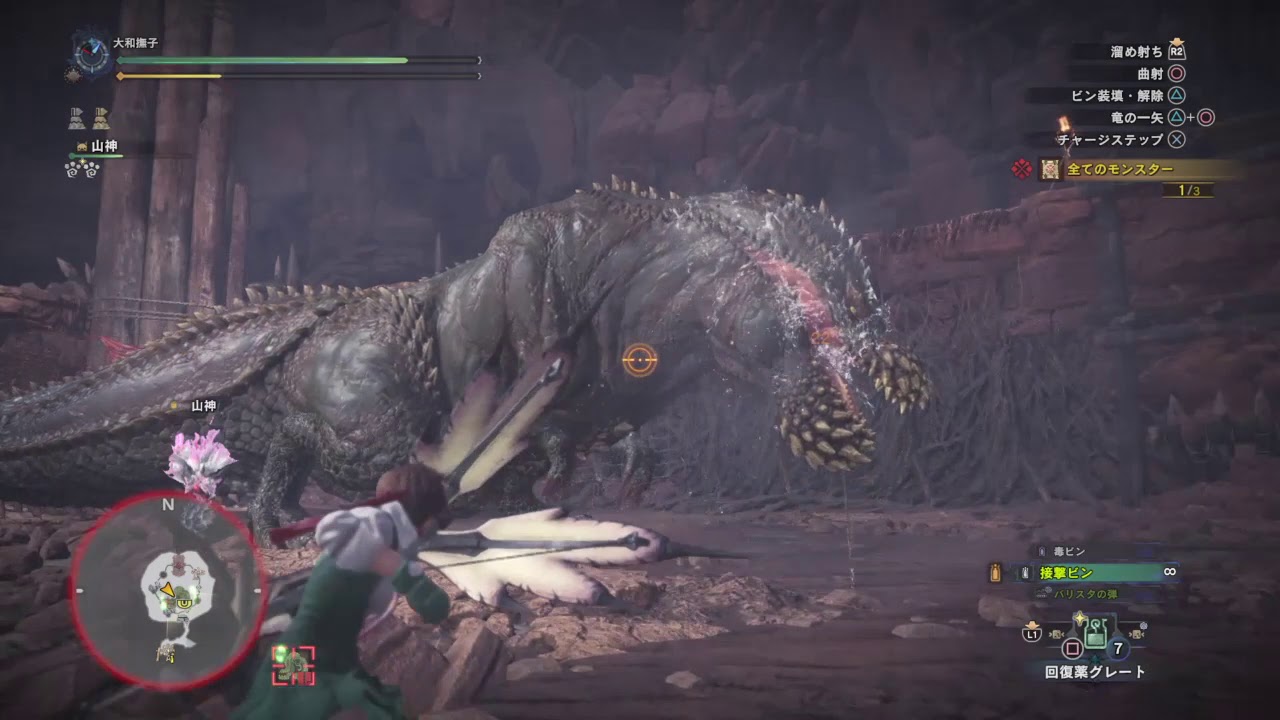The width and height of the screenshot is (1280, 720).
Task: Open the 全てのモンスター quest objective tracker
Action: coord(1119,169)
